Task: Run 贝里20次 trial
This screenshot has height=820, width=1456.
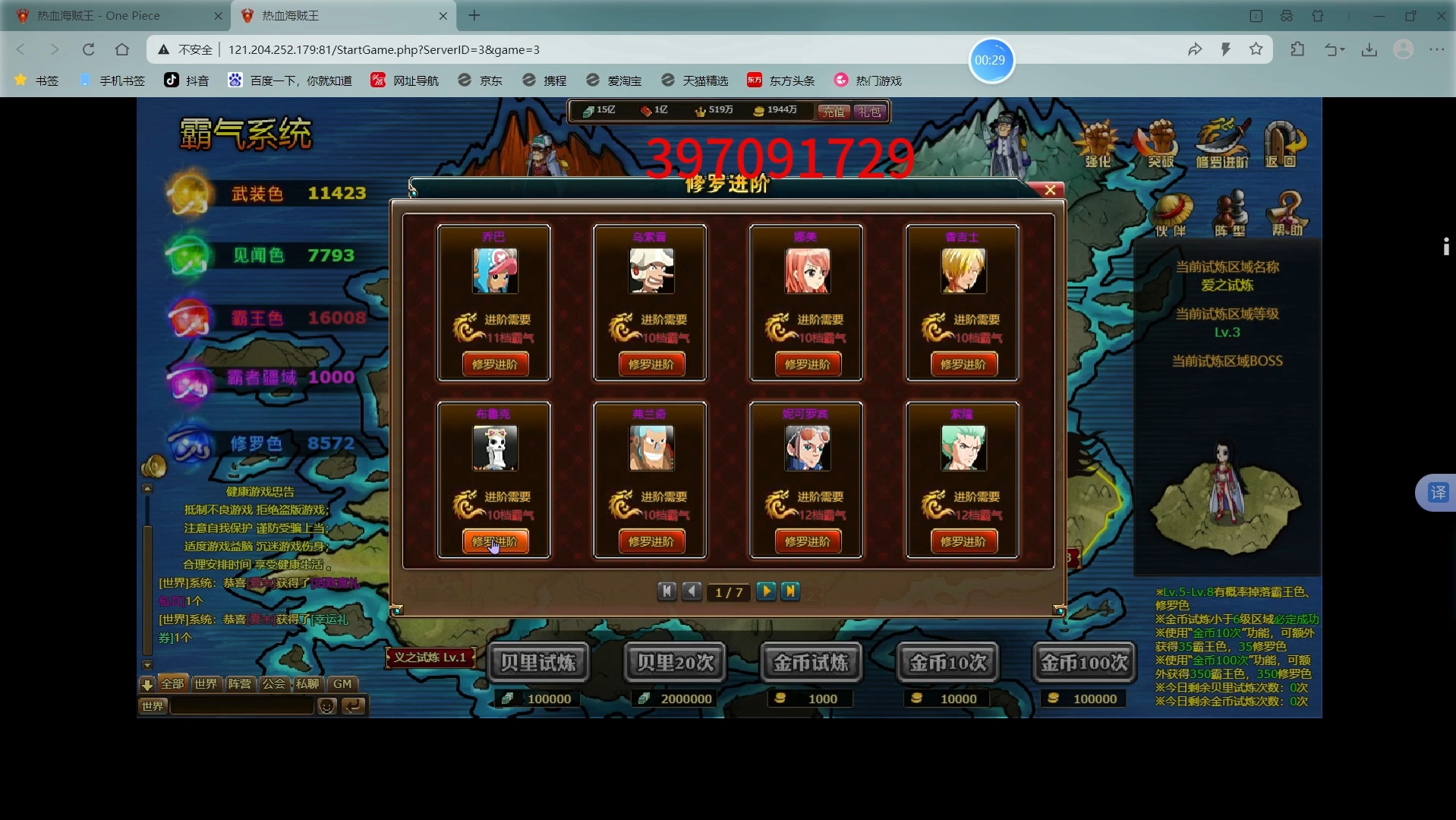Action: tap(676, 663)
